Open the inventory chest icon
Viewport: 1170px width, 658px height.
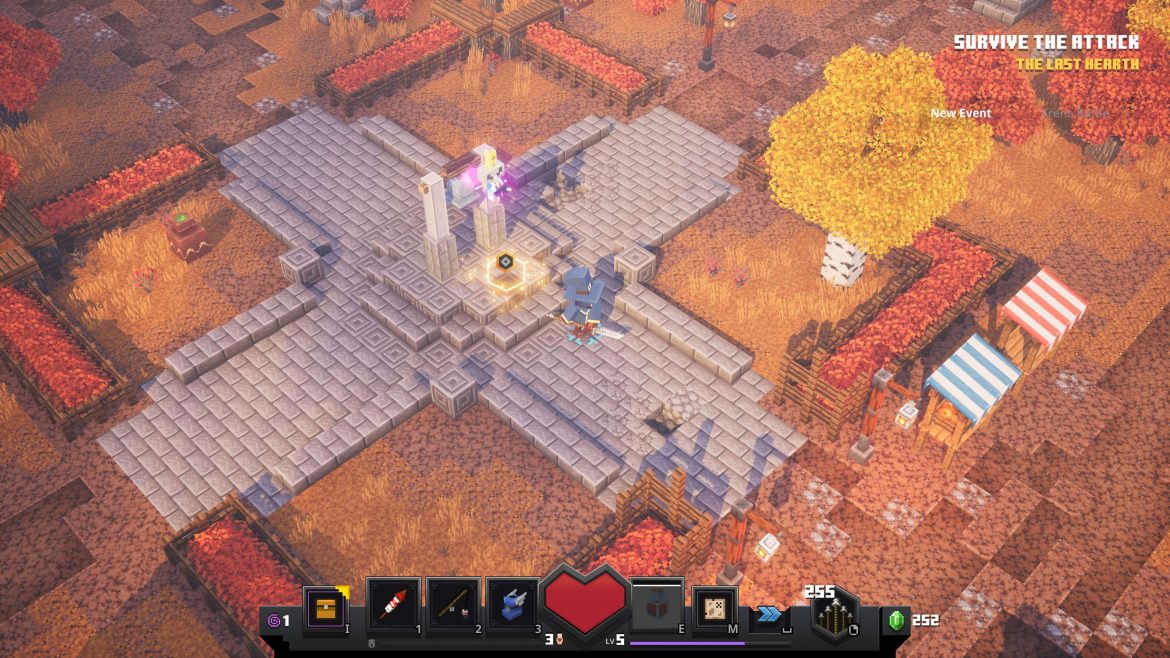coord(326,609)
